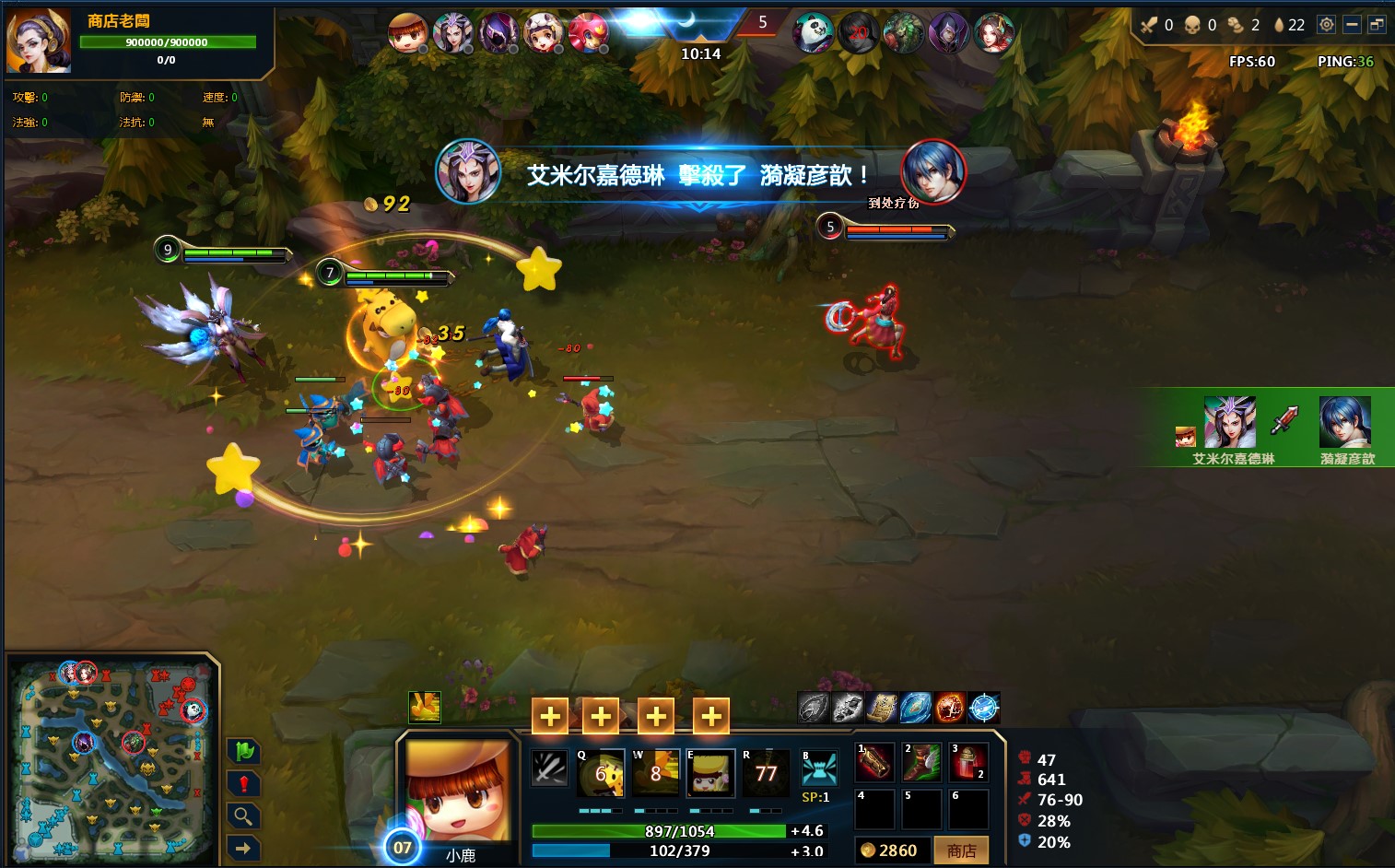Use the item in slot 1

coord(874,762)
